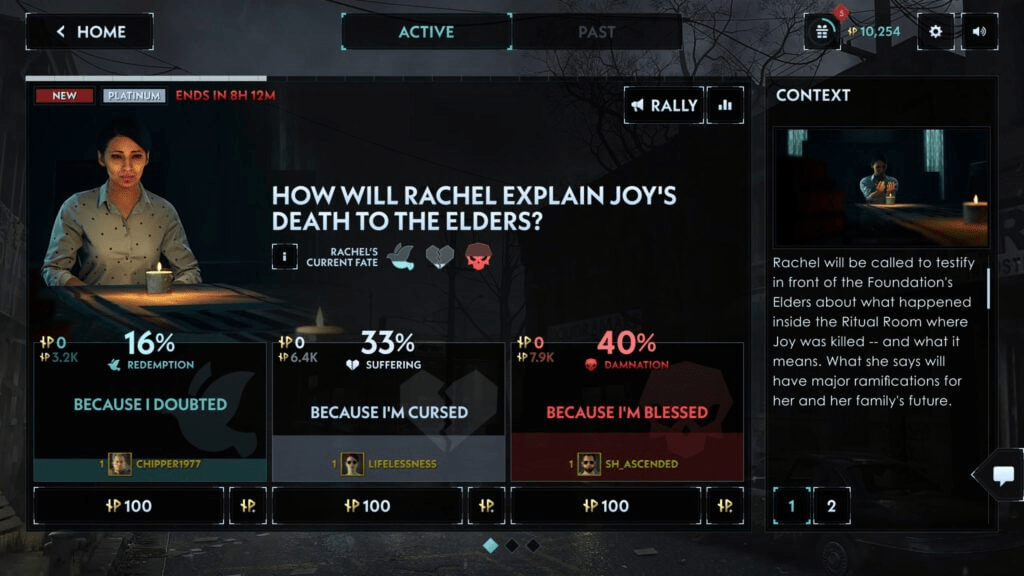Screen dimensions: 1024x576
Task: Choose the 'Because I'm Cursed' answer
Action: click(389, 412)
